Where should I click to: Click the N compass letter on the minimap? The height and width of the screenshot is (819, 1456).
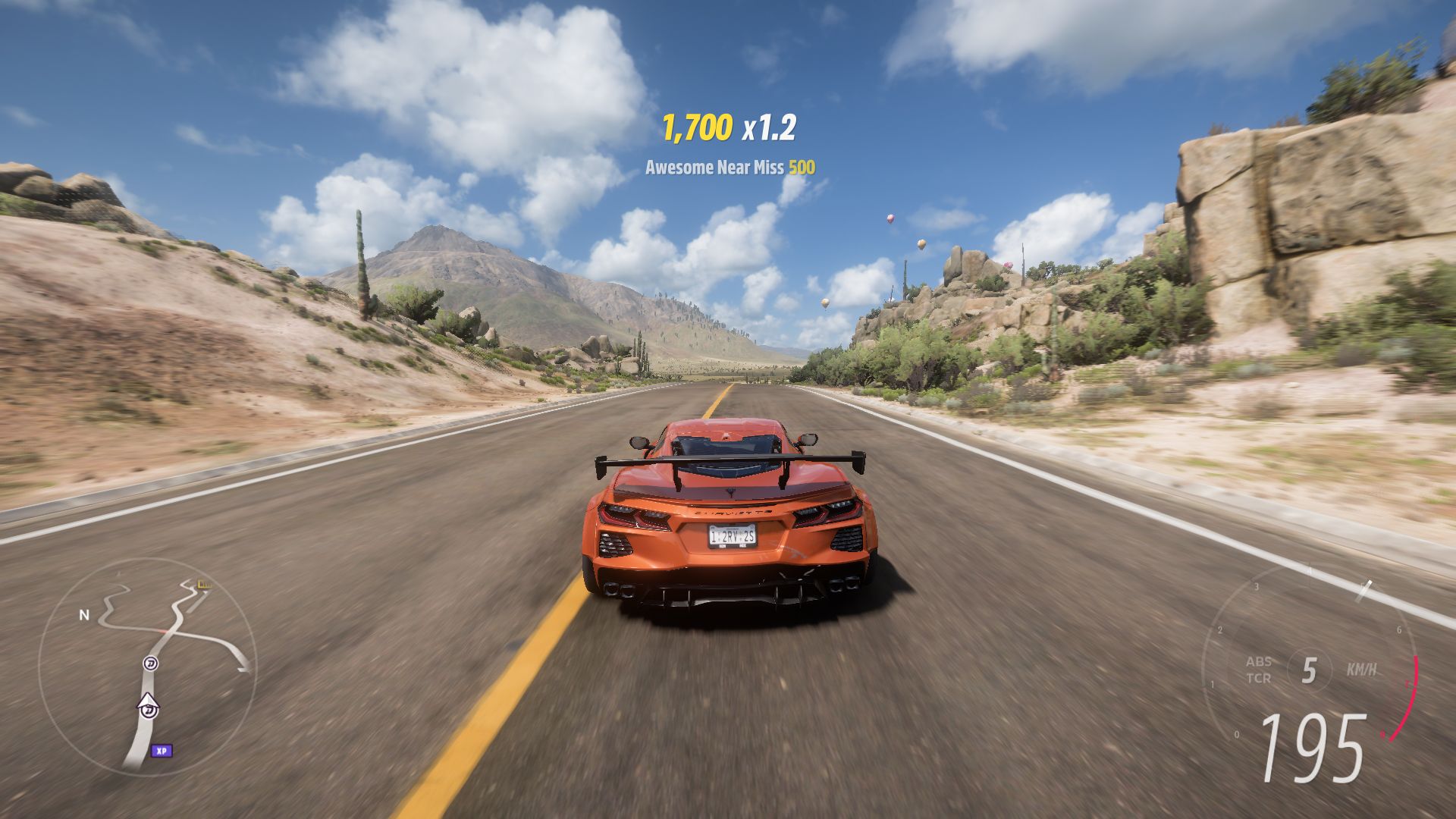tap(83, 615)
